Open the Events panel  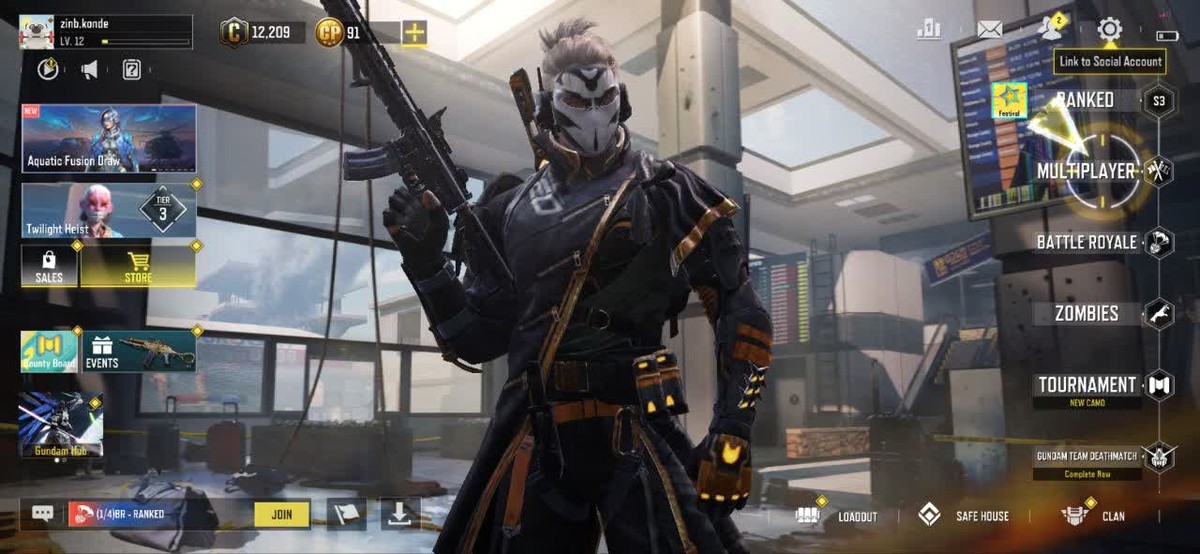click(139, 351)
